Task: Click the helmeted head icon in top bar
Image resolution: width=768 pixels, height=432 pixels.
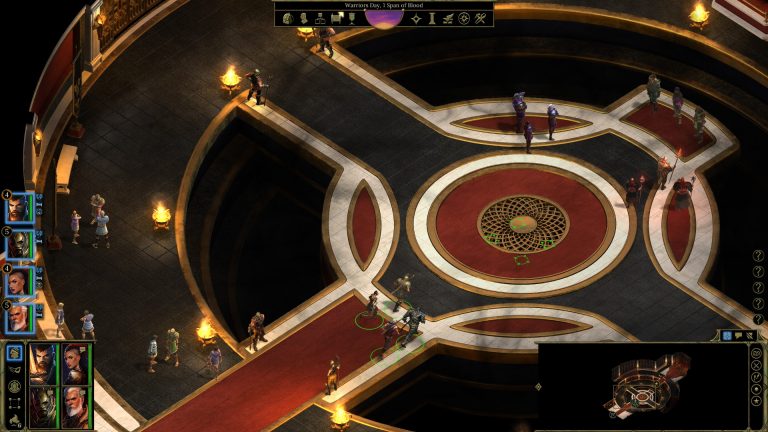Action: [286, 19]
